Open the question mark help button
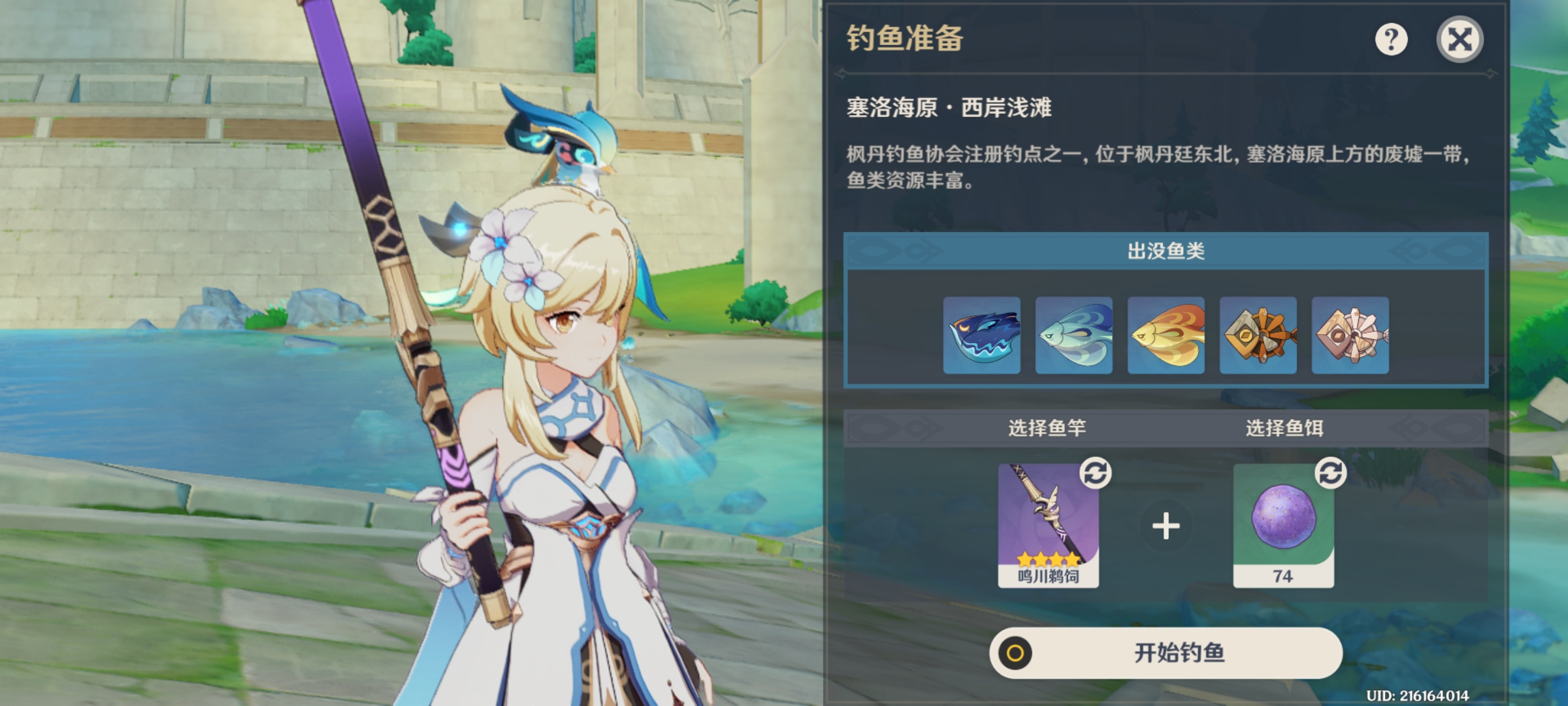1568x706 pixels. [x=1391, y=40]
